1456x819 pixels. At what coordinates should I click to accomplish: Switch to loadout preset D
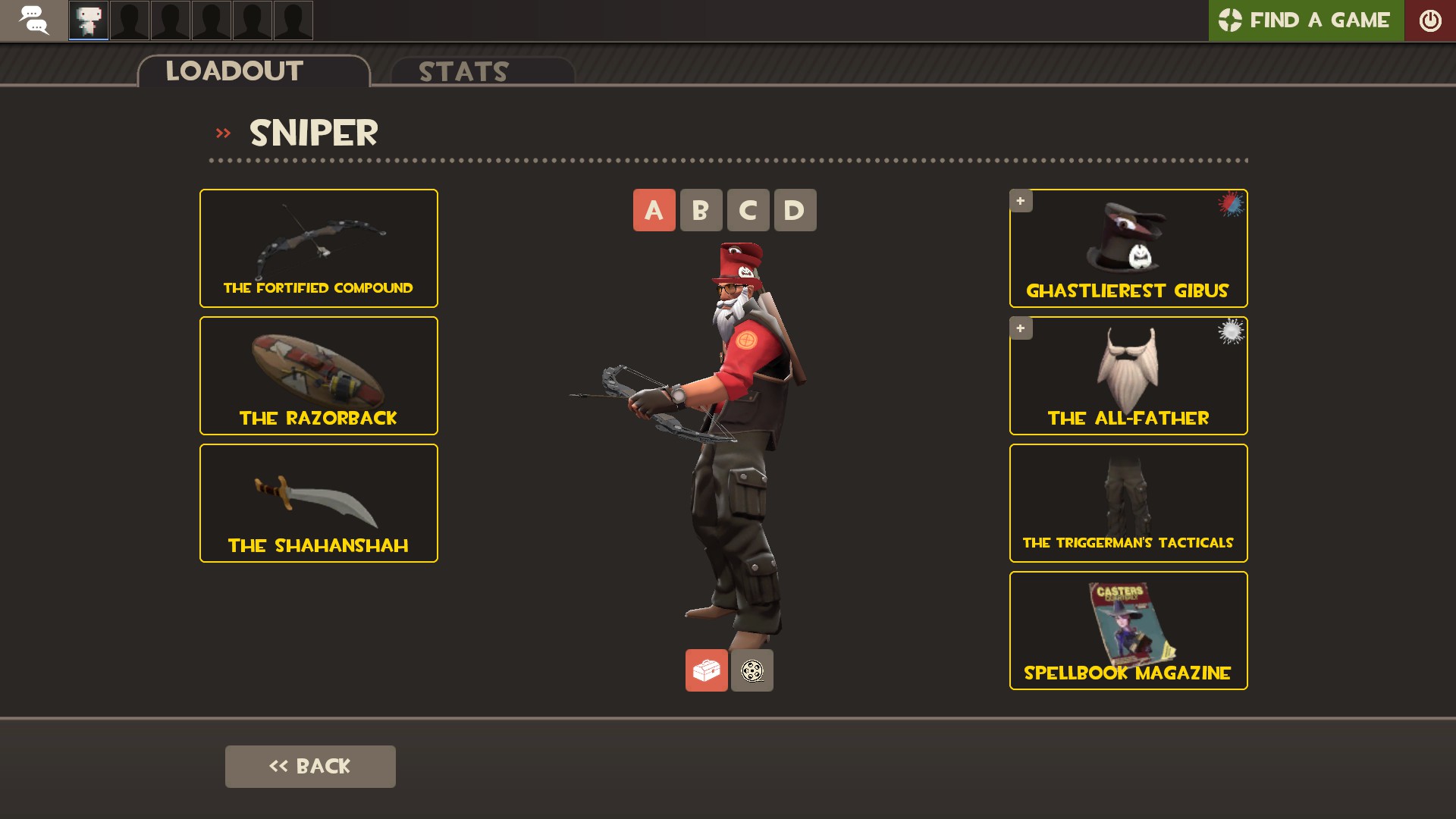click(x=795, y=210)
